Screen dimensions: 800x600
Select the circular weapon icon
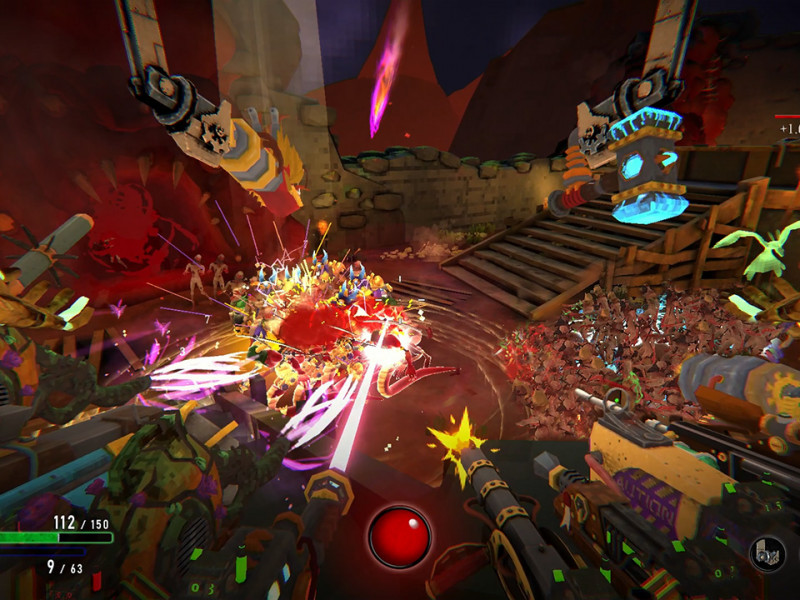point(767,554)
